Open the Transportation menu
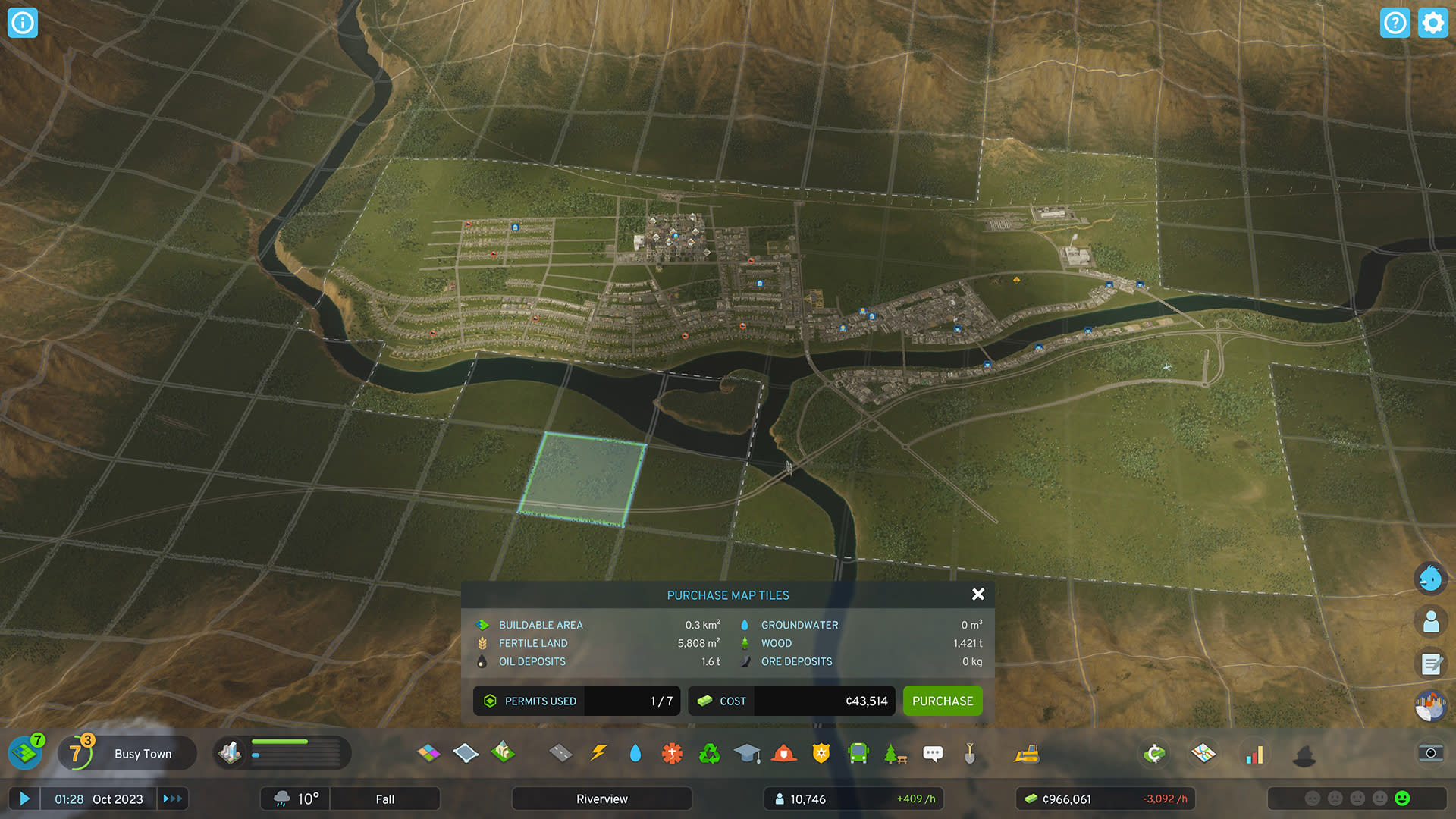1456x819 pixels. pyautogui.click(x=858, y=753)
